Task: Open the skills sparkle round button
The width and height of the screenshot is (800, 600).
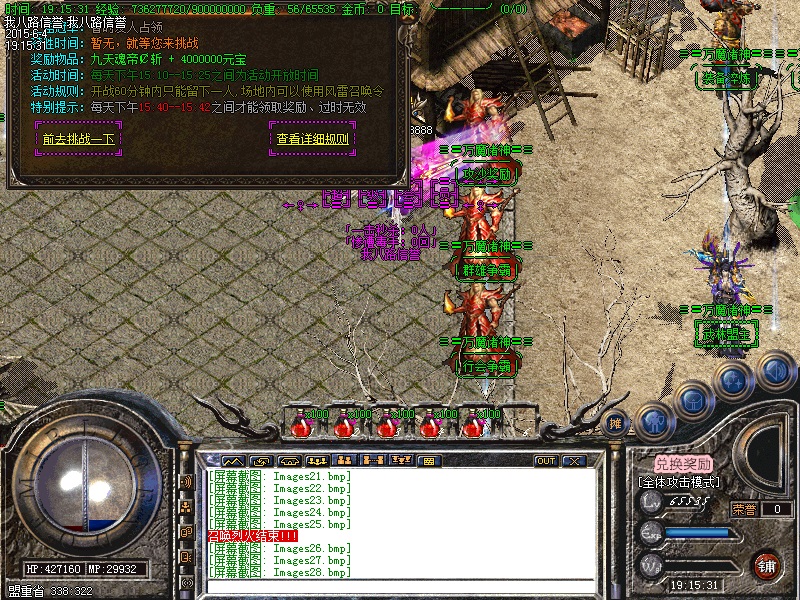Action: 733,381
